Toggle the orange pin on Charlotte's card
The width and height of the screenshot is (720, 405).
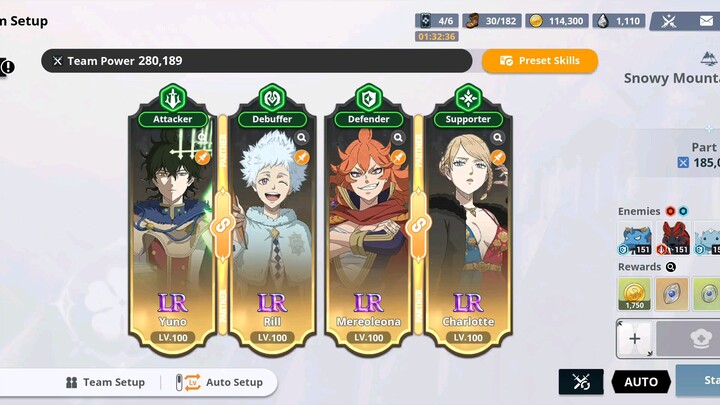497,157
